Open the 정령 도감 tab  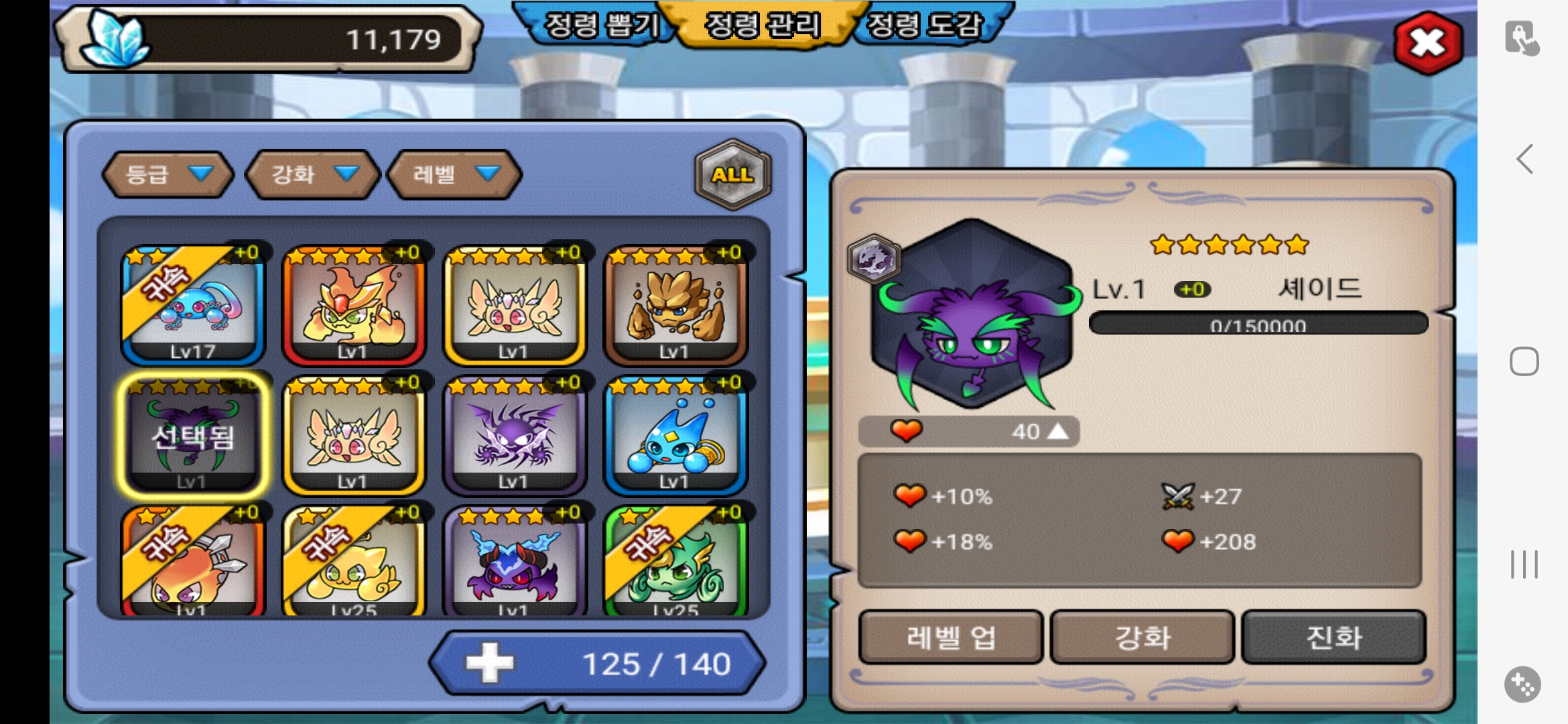(925, 25)
